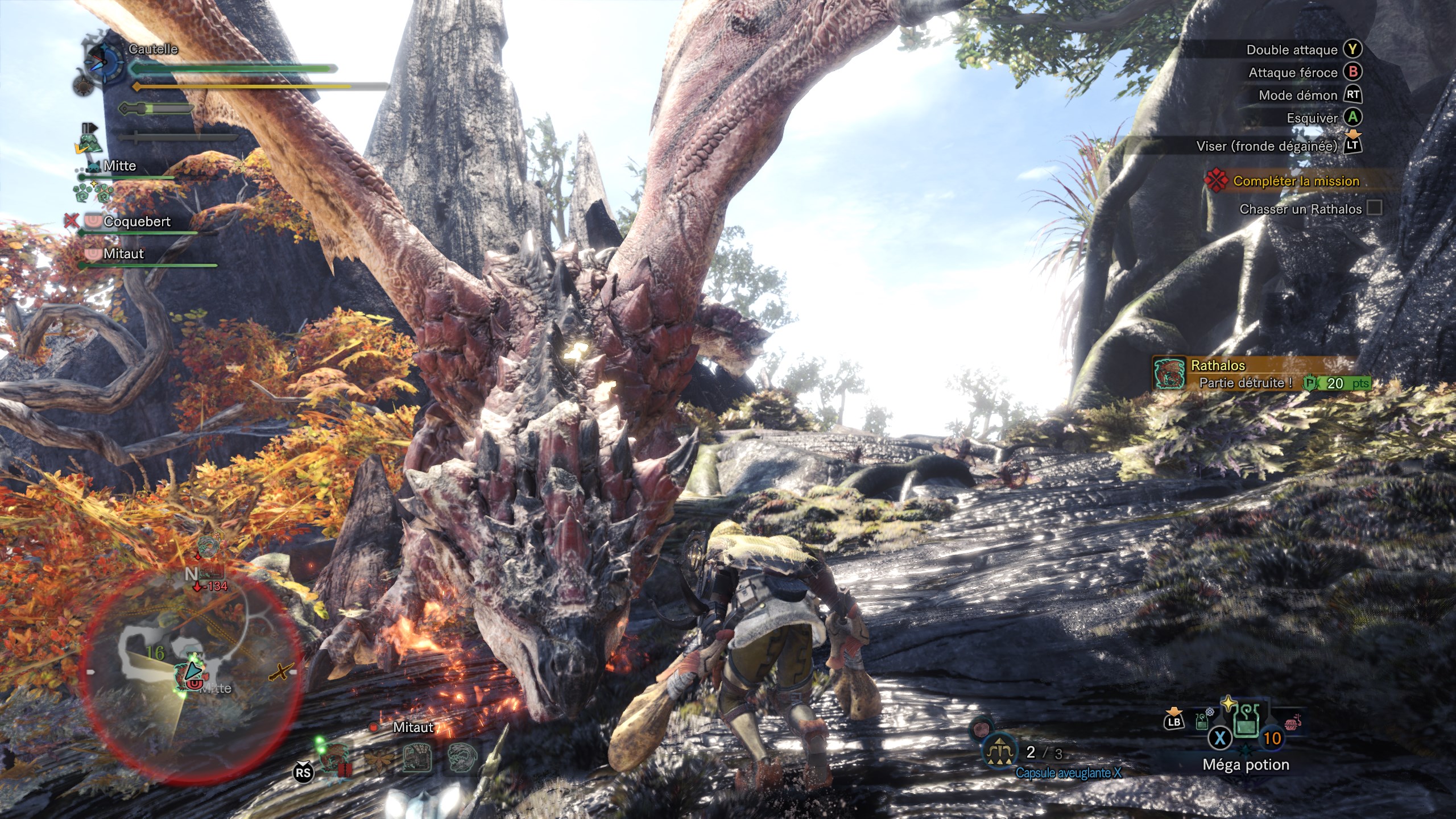The image size is (1456, 819).
Task: Select the Palico companion Mitte
Action: [x=119, y=166]
